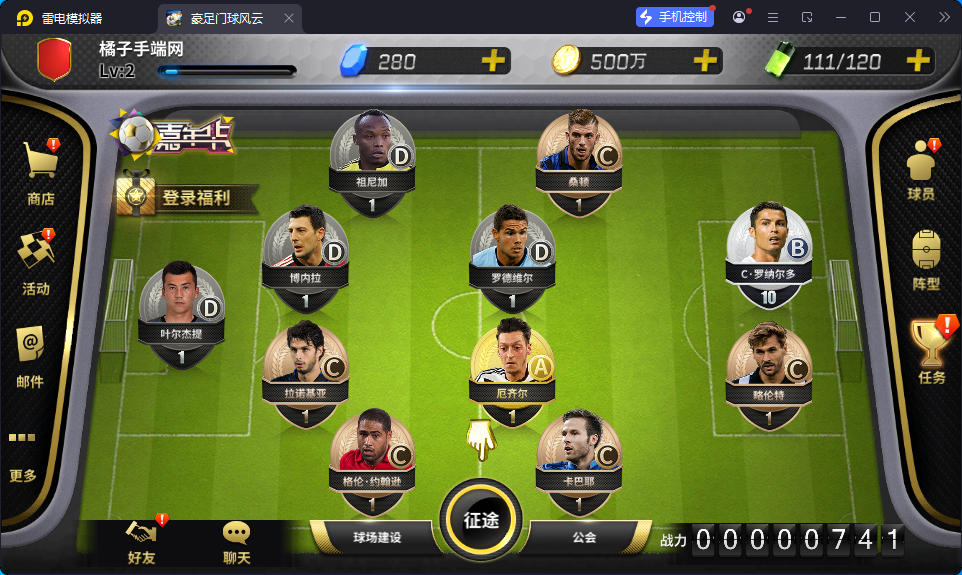Open the 好友 friends list
This screenshot has height=575, width=962.
pyautogui.click(x=141, y=542)
